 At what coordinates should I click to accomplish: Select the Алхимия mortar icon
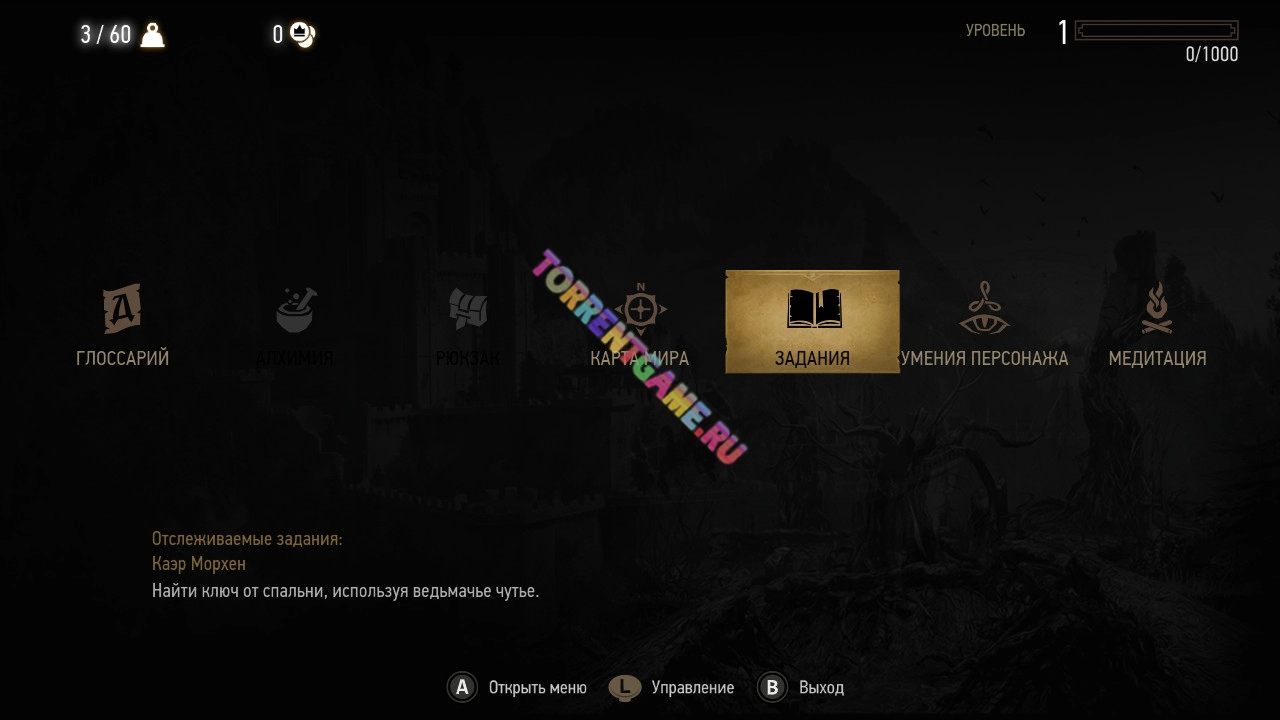[295, 312]
